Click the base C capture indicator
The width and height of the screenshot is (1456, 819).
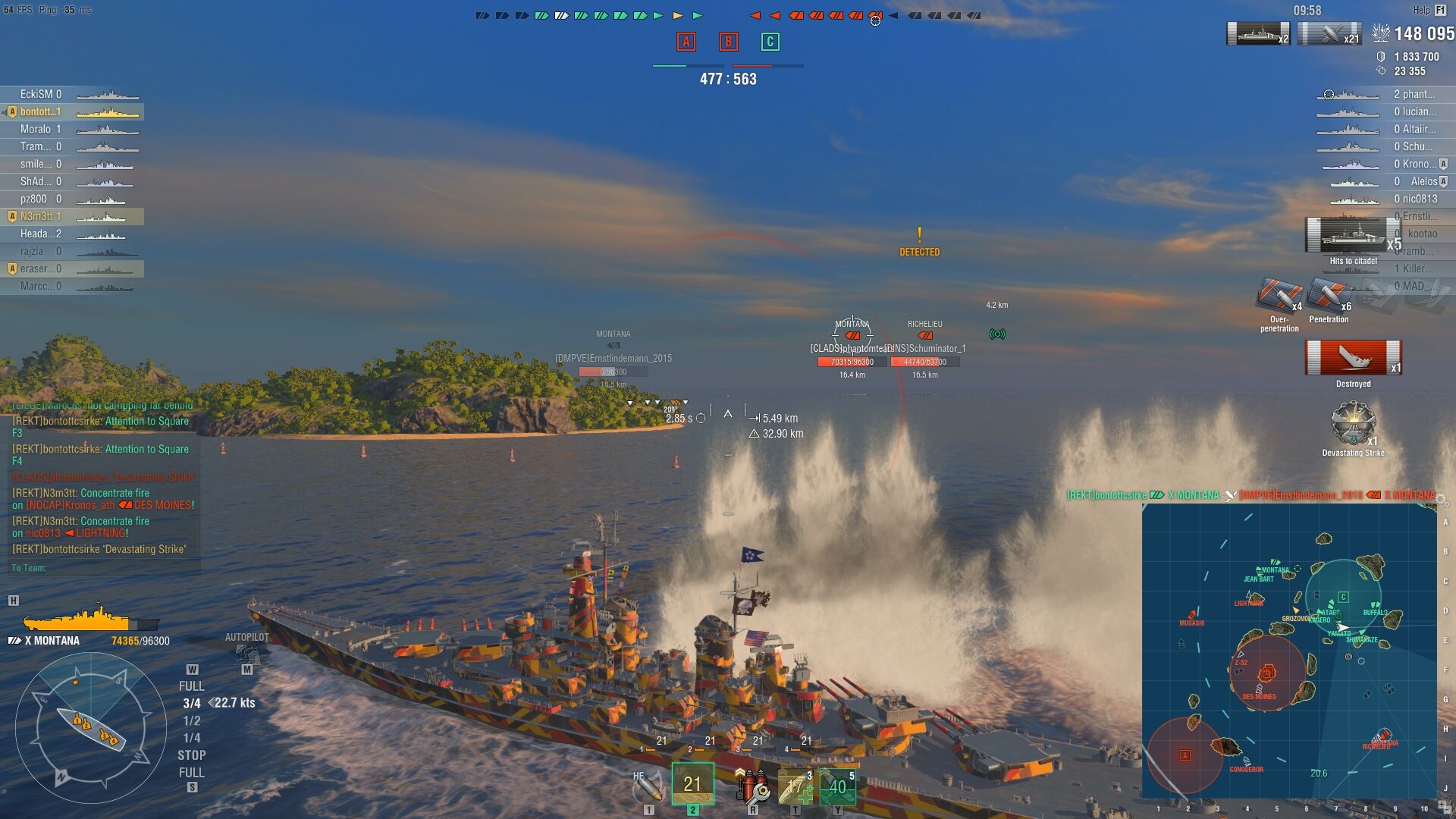click(x=770, y=42)
